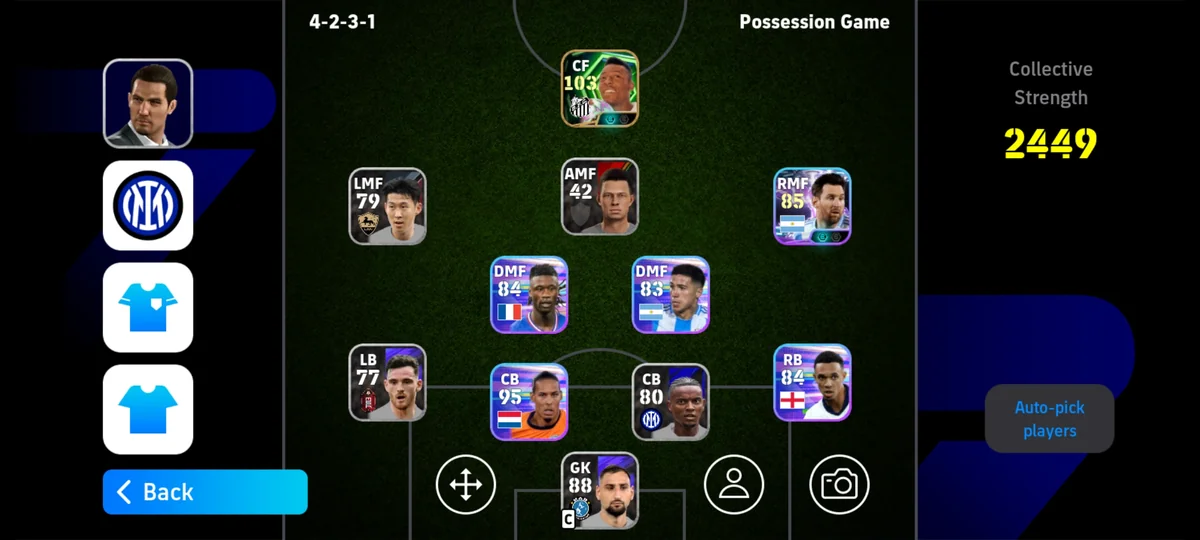Pick the DMF 83 Argentina player card
Screen dimensions: 1200x540
[671, 295]
